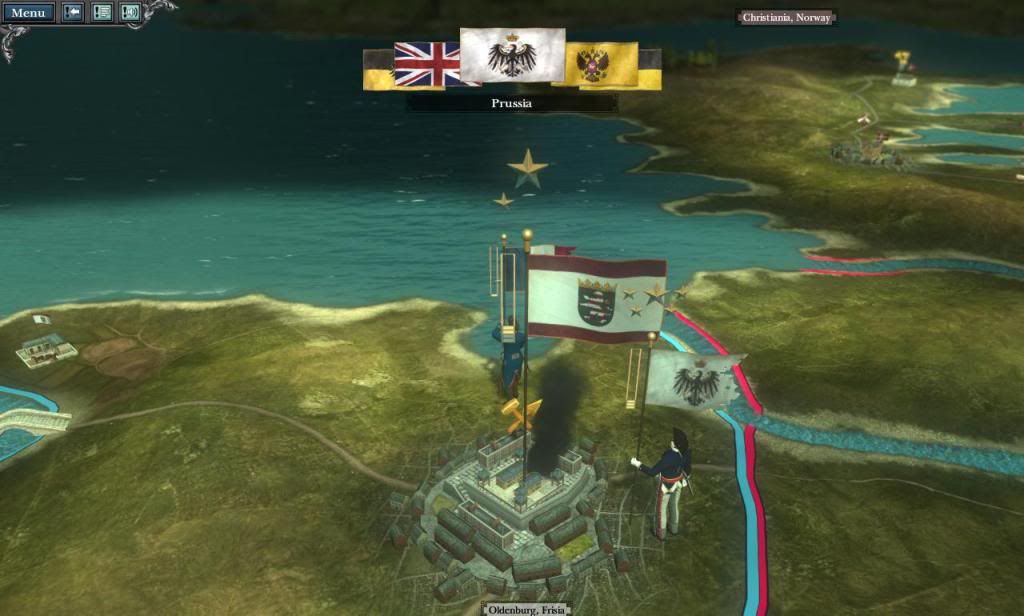1024x616 pixels.
Task: Select the Prussian army's eagle banner
Action: (693, 381)
